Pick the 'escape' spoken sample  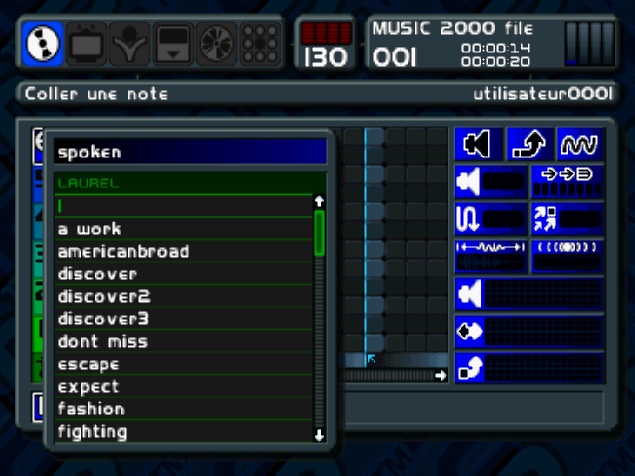click(88, 364)
